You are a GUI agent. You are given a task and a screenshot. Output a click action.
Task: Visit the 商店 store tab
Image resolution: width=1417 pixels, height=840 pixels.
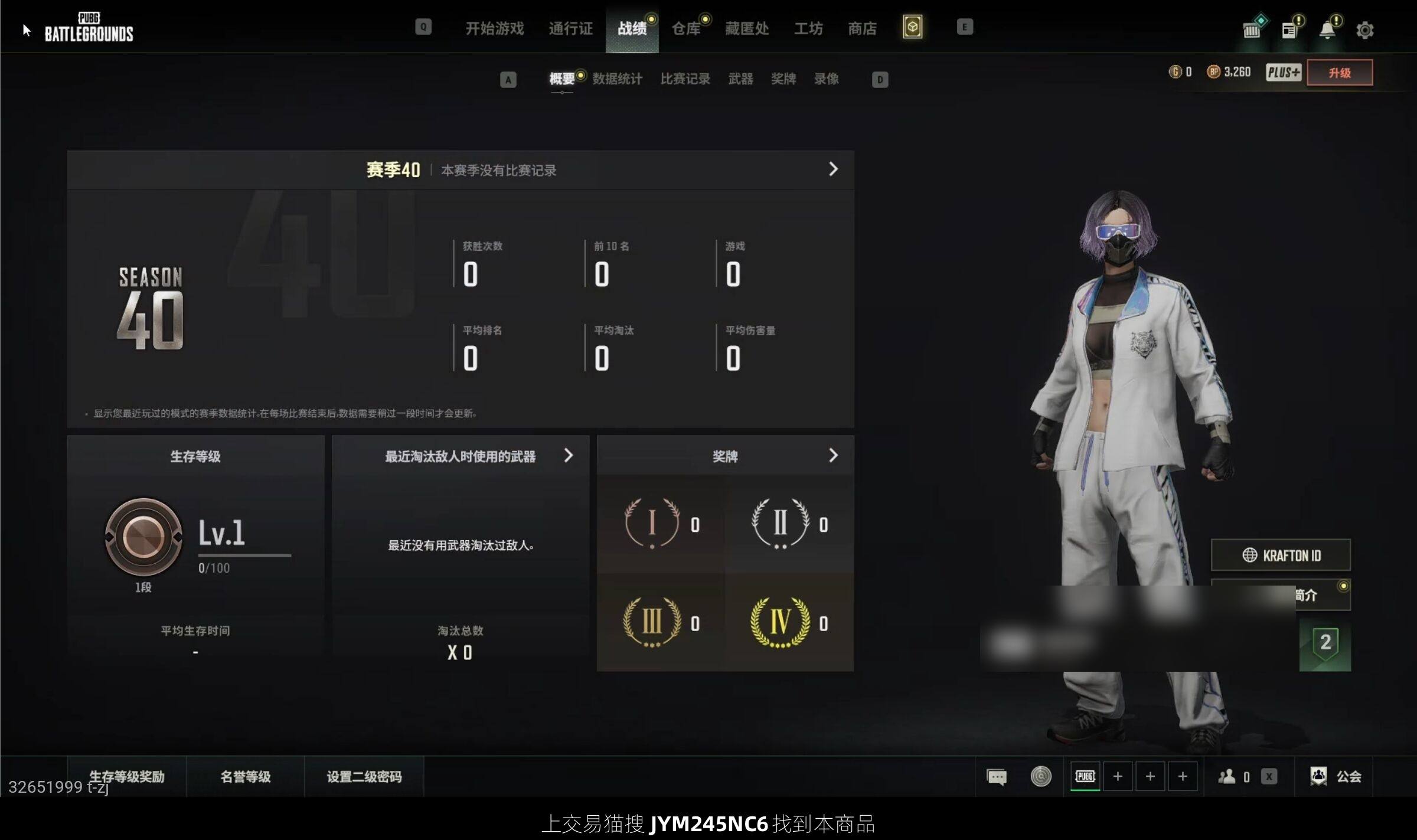[x=862, y=28]
